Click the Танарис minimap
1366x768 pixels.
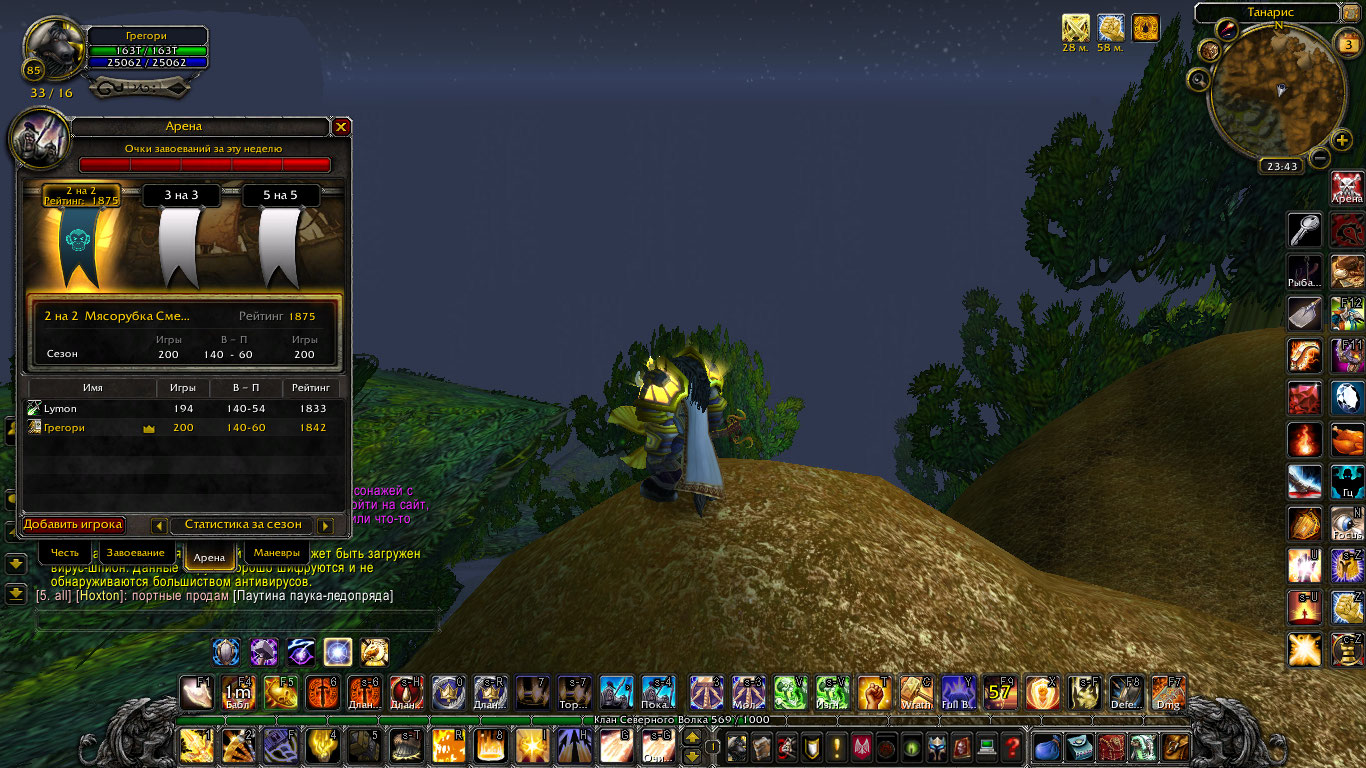pos(1277,90)
